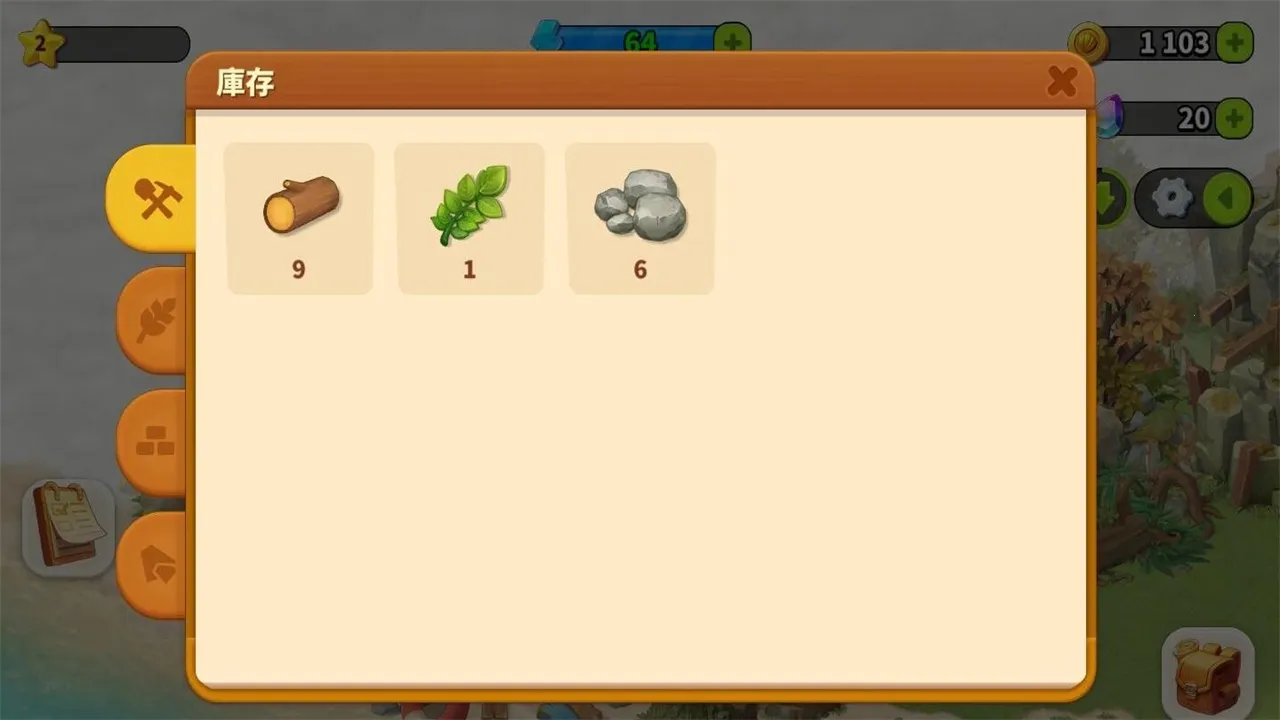Viewport: 1280px width, 720px height.
Task: Open the game settings gear
Action: [x=1172, y=197]
